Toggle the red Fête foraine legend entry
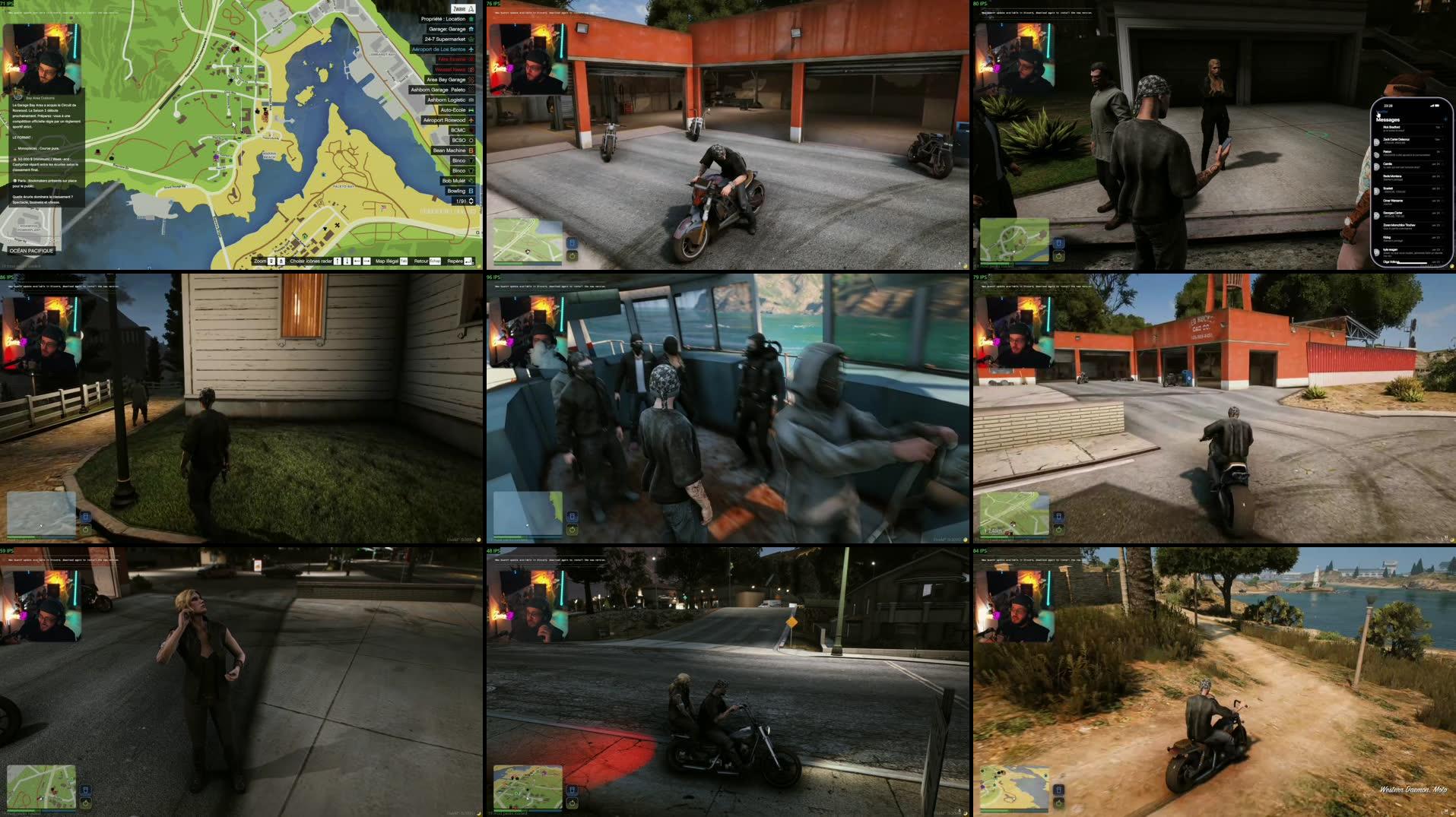Image resolution: width=1456 pixels, height=817 pixels. point(453,59)
